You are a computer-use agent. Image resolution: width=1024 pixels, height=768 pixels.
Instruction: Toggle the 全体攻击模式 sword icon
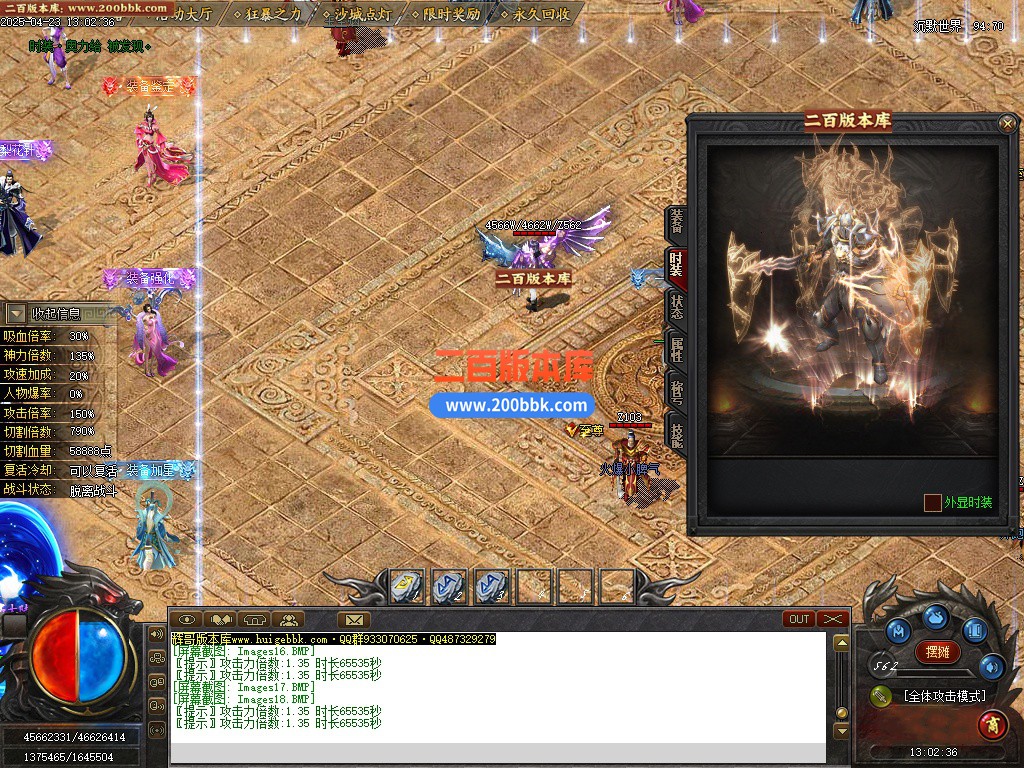pos(881,696)
